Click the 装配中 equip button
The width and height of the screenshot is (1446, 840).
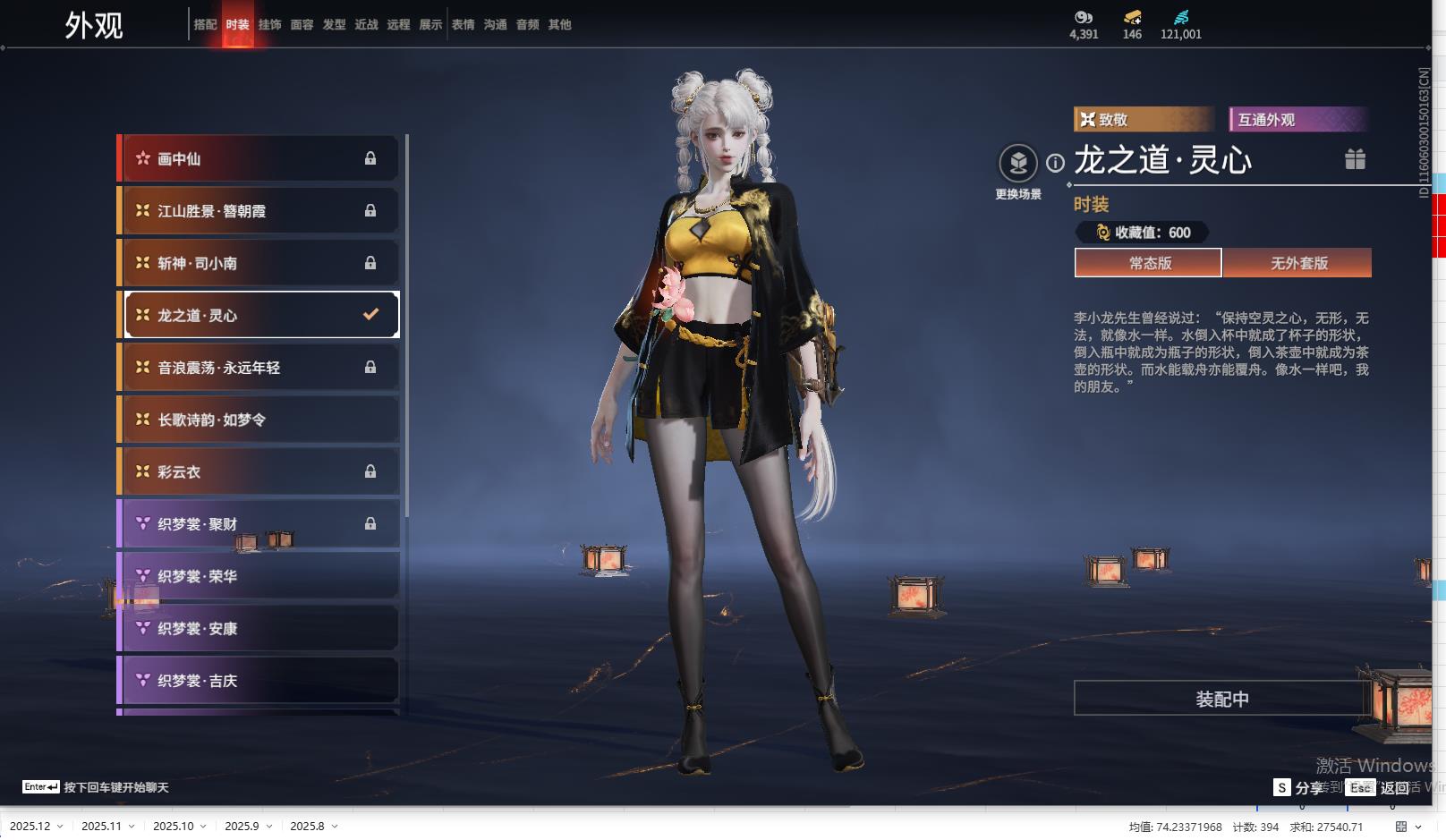[1221, 699]
